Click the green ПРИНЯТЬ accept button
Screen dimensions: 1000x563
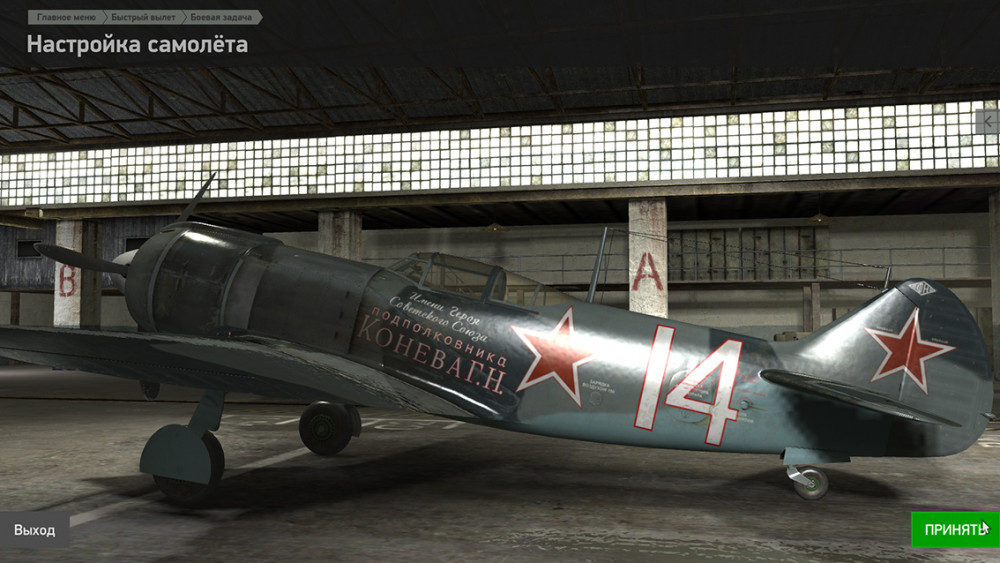[x=954, y=529]
